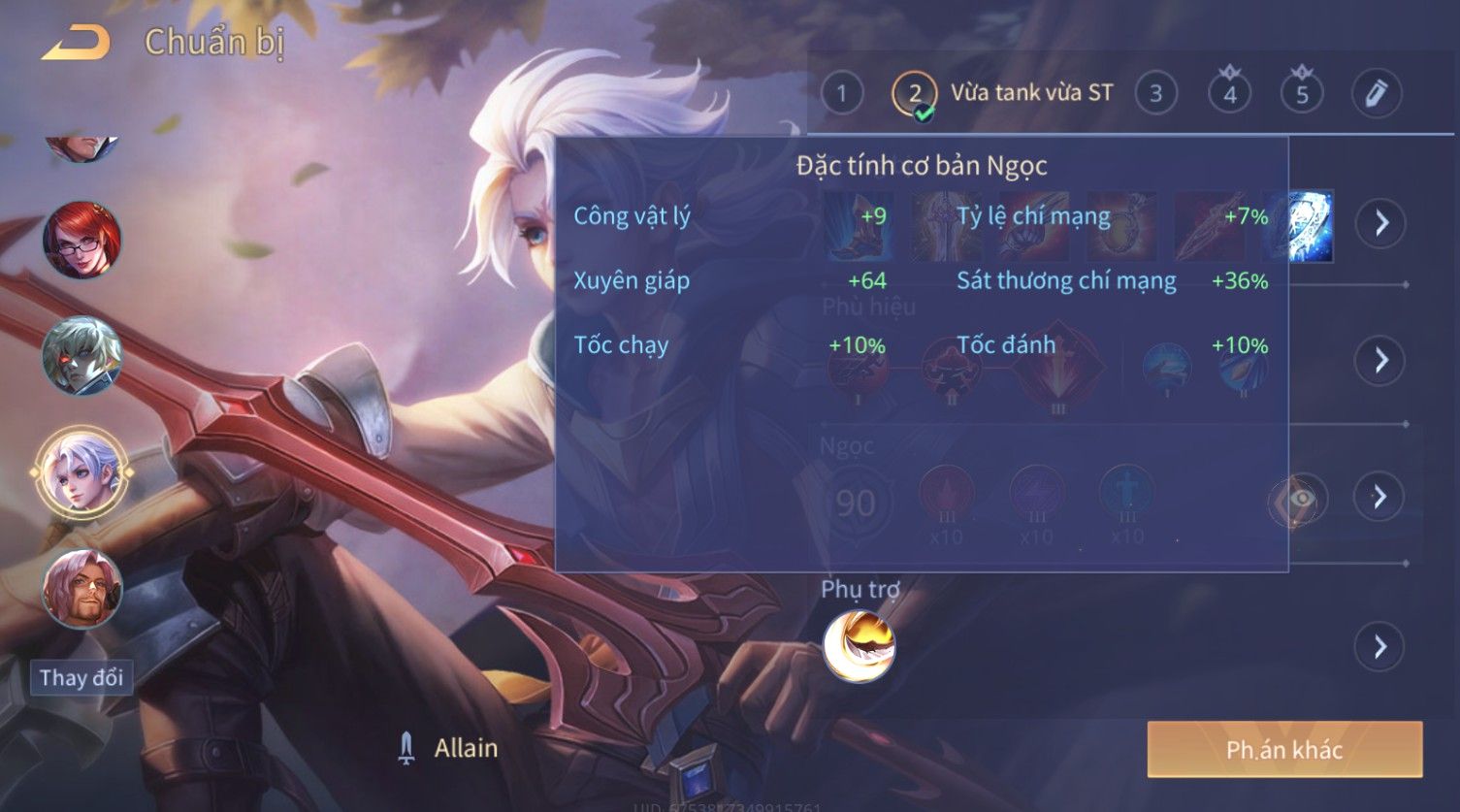Open the Phù hiệu section arrow
Screen dimensions: 1460x812
coord(1379,361)
